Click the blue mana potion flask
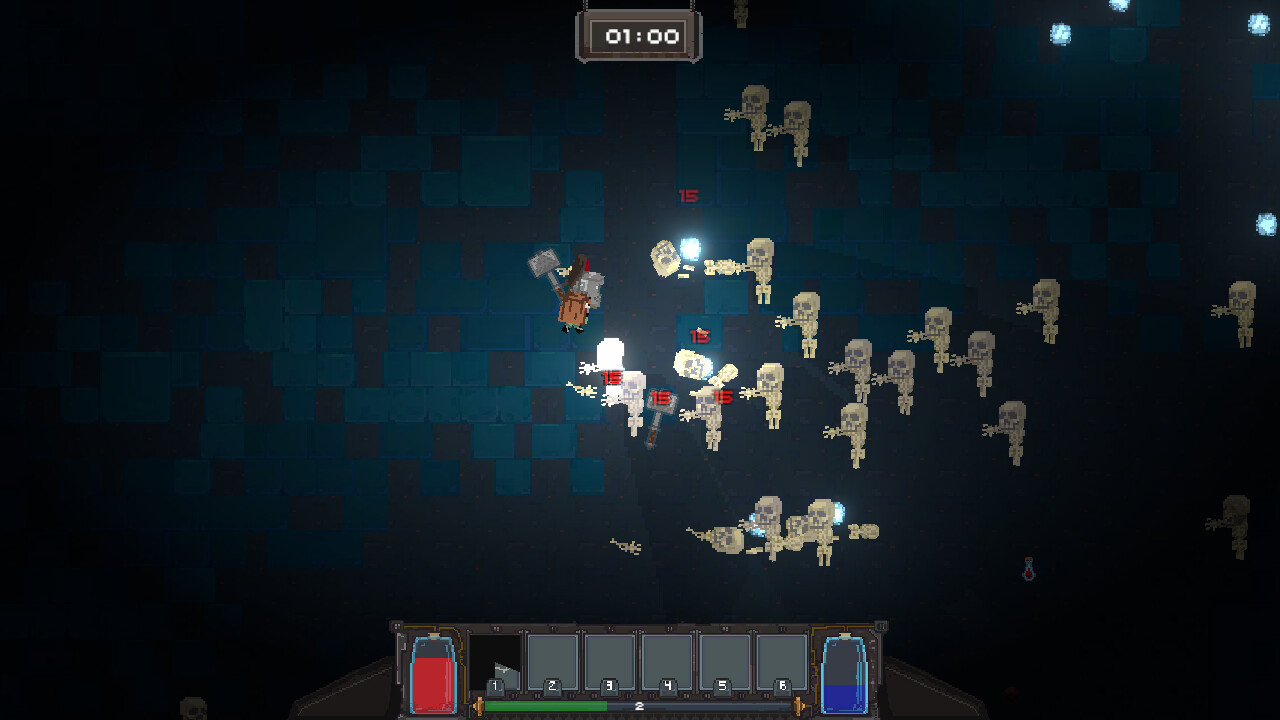The width and height of the screenshot is (1280, 720). click(843, 678)
